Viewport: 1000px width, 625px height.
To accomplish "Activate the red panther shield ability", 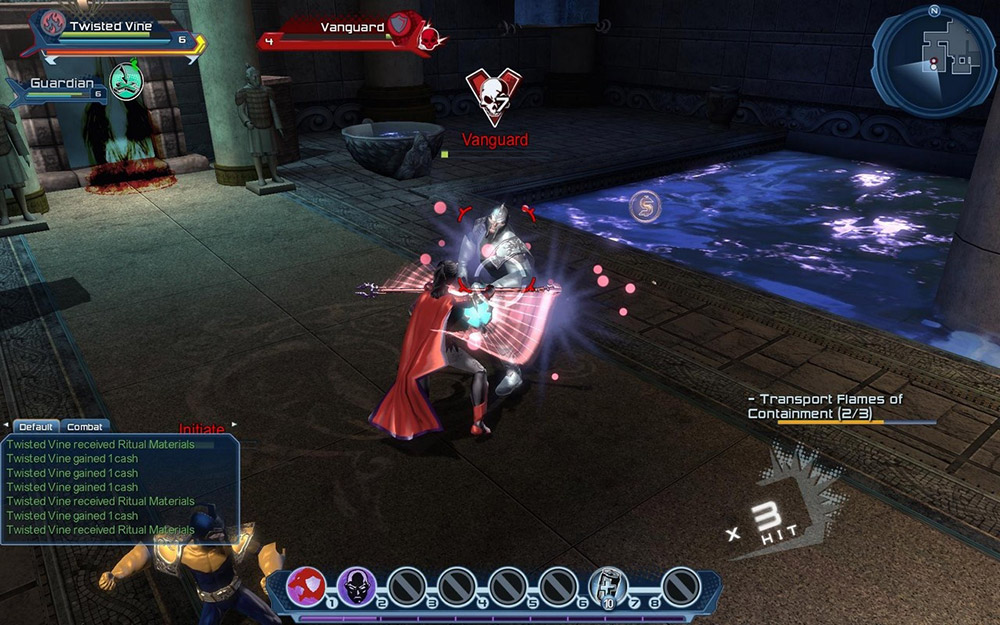I will point(306,586).
